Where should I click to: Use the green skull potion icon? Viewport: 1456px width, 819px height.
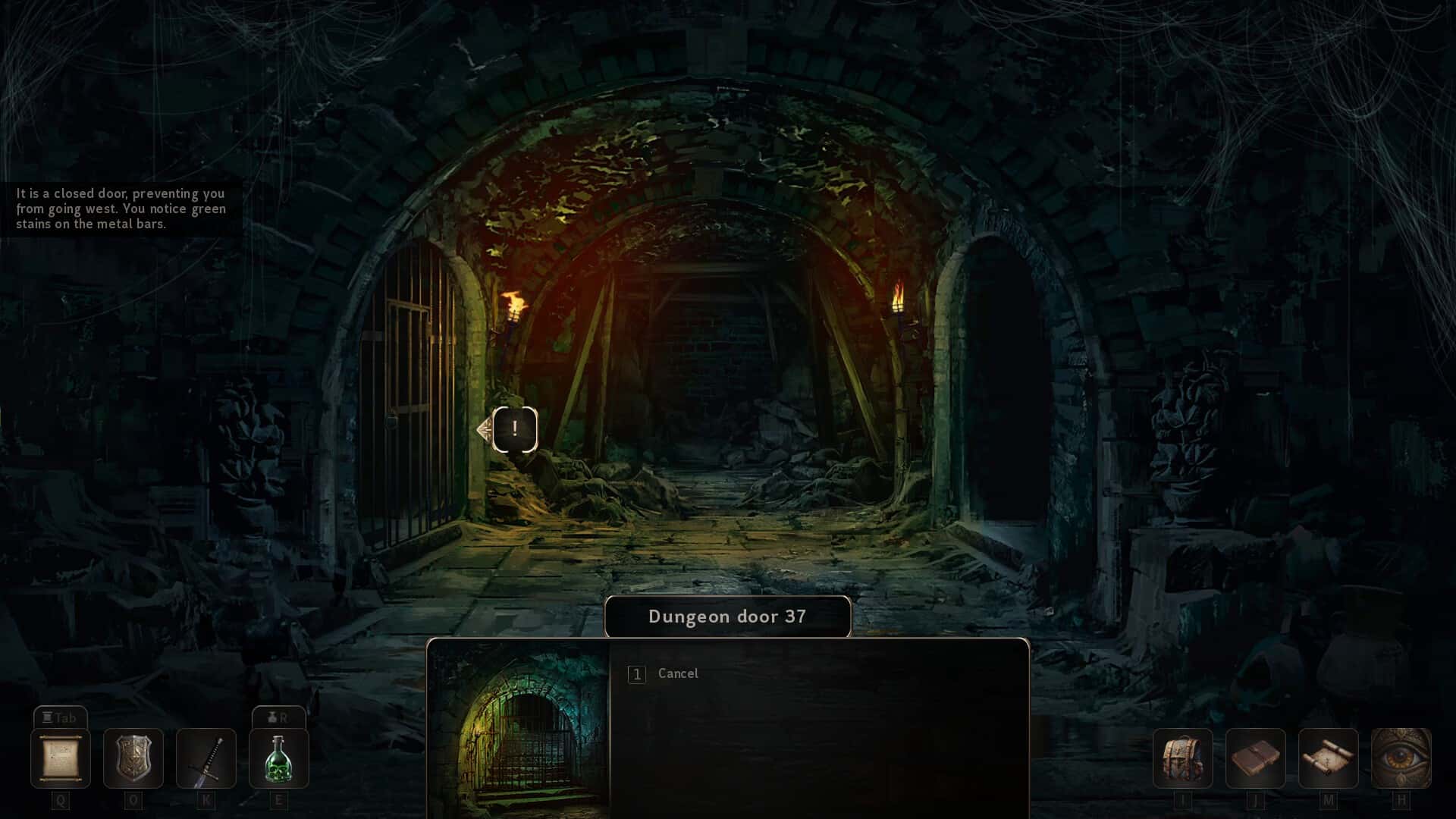279,758
